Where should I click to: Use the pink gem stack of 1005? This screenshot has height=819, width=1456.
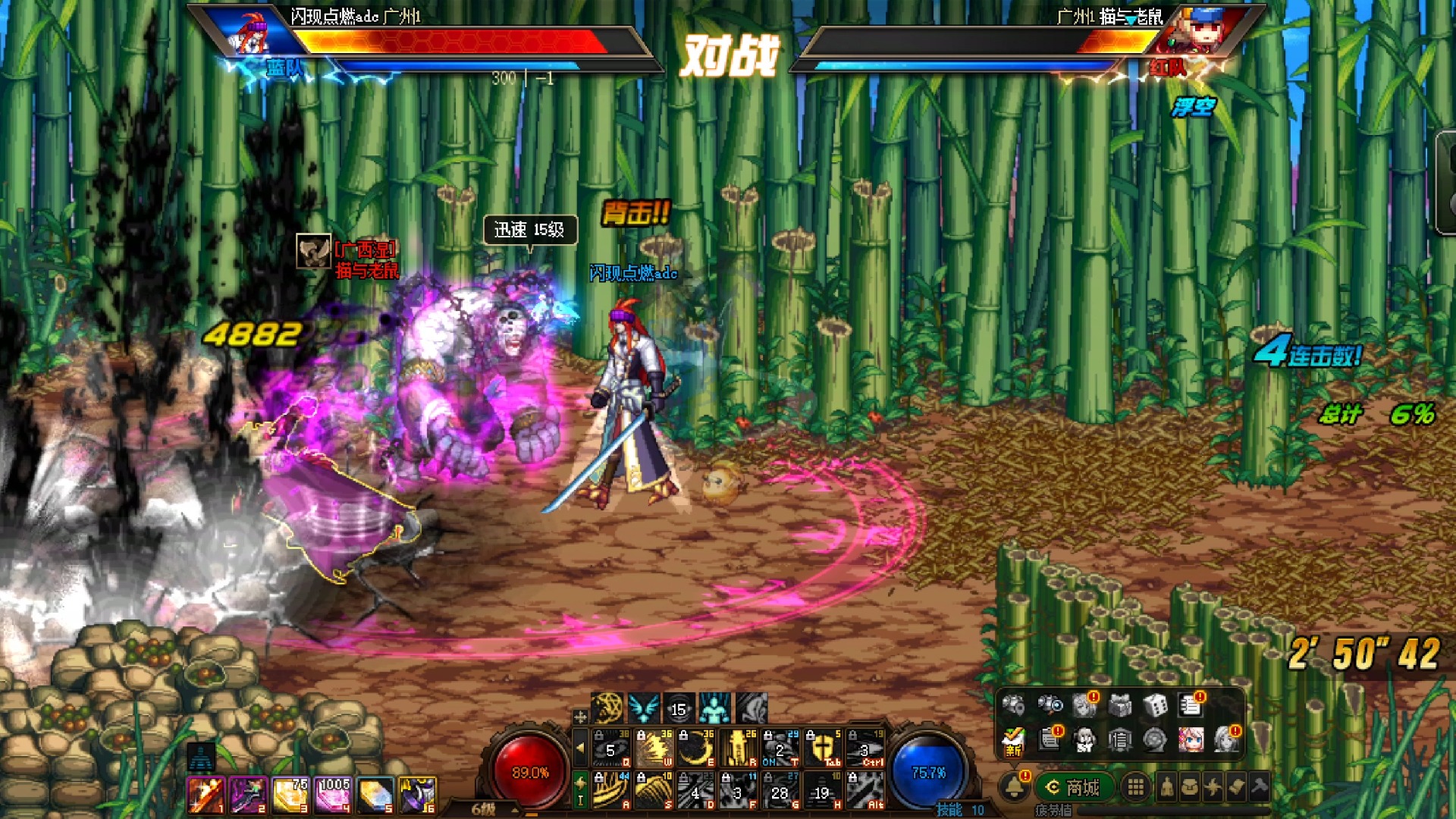(x=333, y=795)
